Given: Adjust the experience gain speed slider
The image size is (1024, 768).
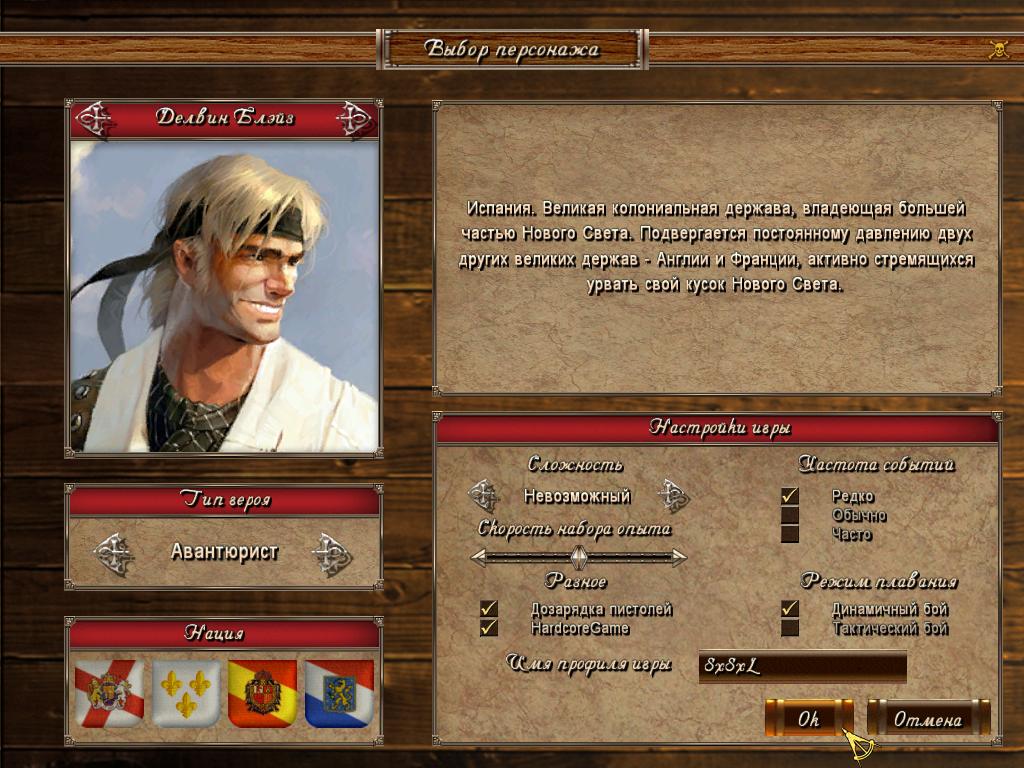Looking at the screenshot, I should (x=578, y=557).
